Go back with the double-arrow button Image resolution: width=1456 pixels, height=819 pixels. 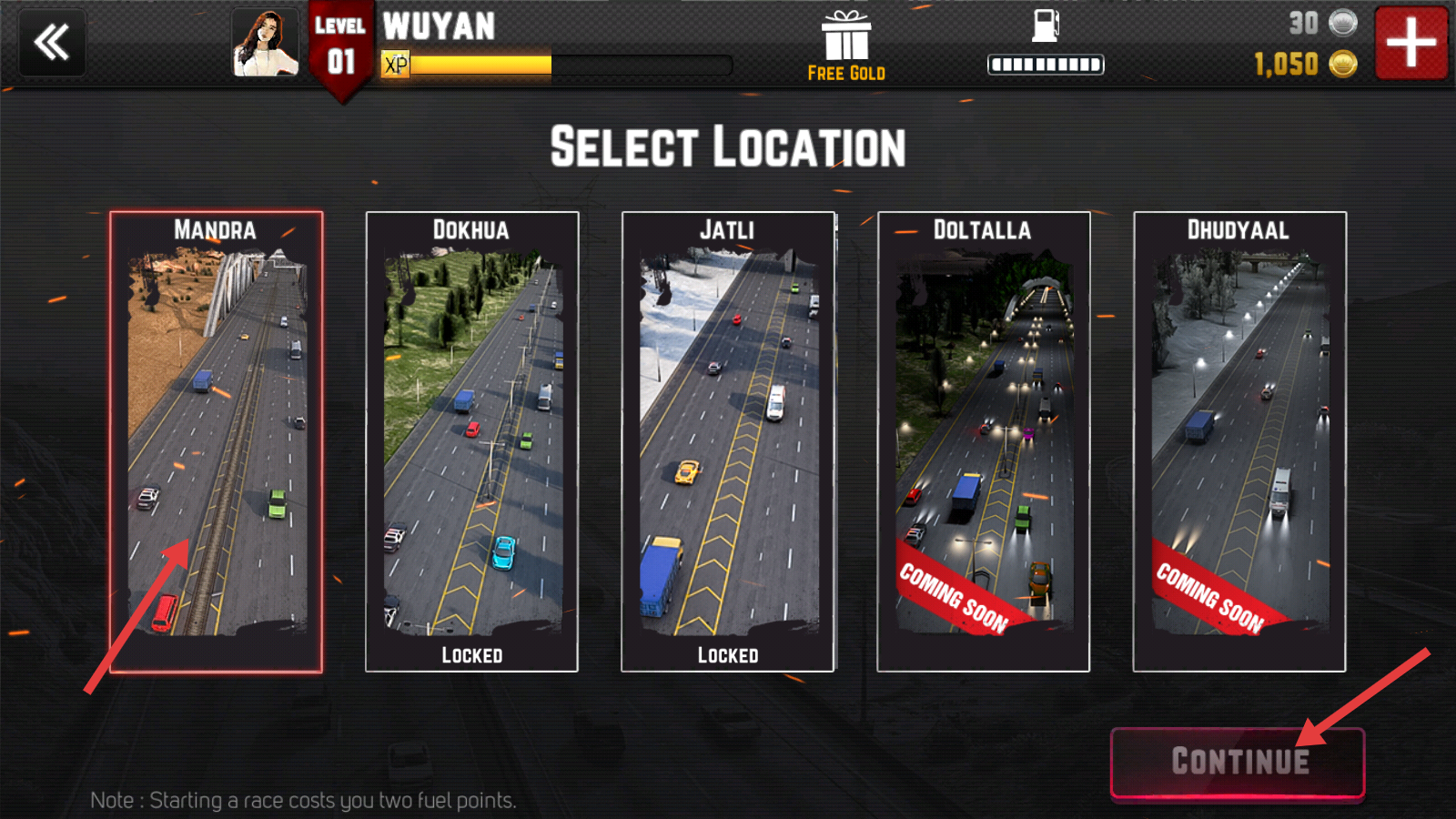tap(52, 43)
